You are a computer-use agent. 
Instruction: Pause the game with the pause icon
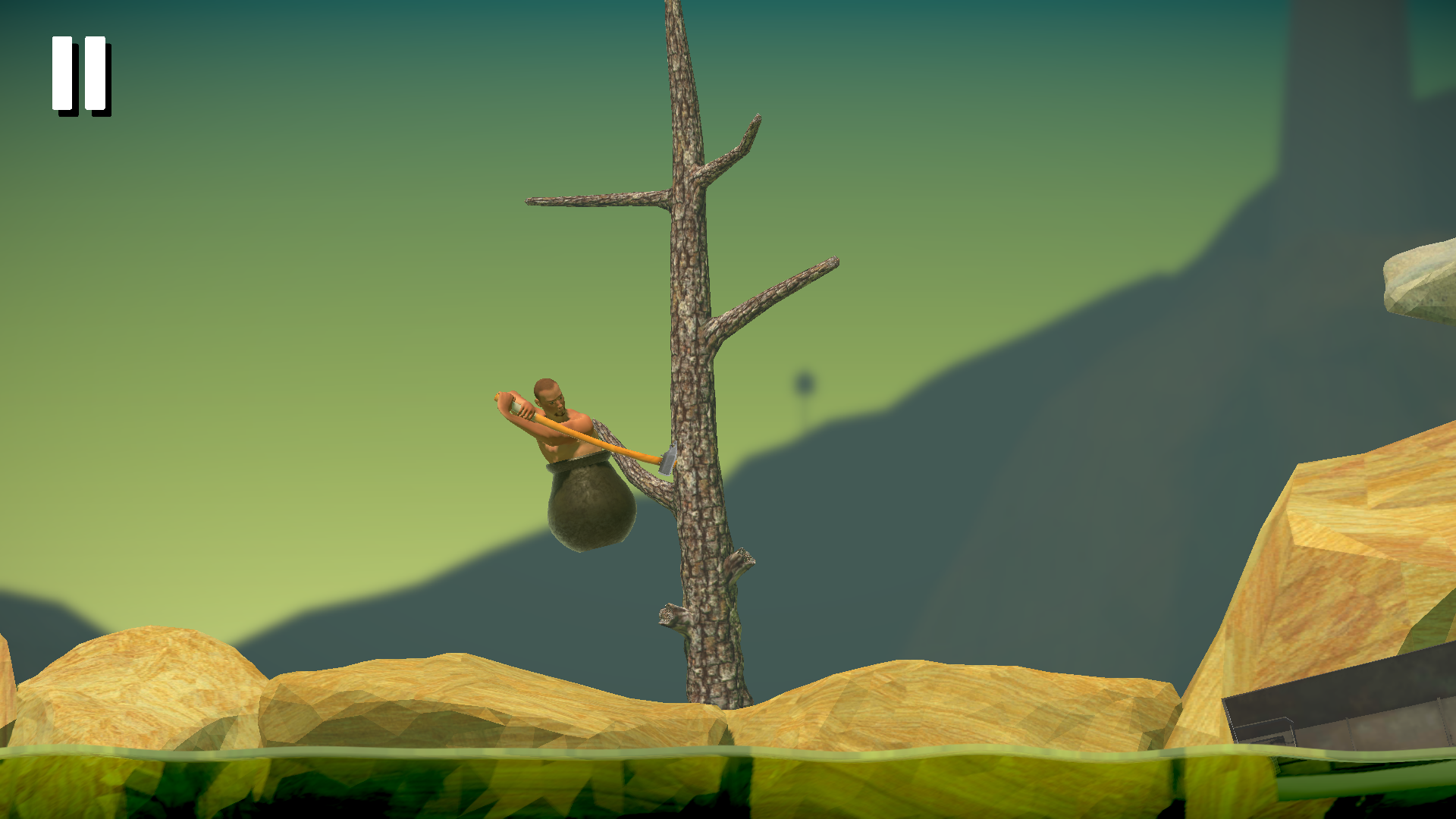point(80,74)
